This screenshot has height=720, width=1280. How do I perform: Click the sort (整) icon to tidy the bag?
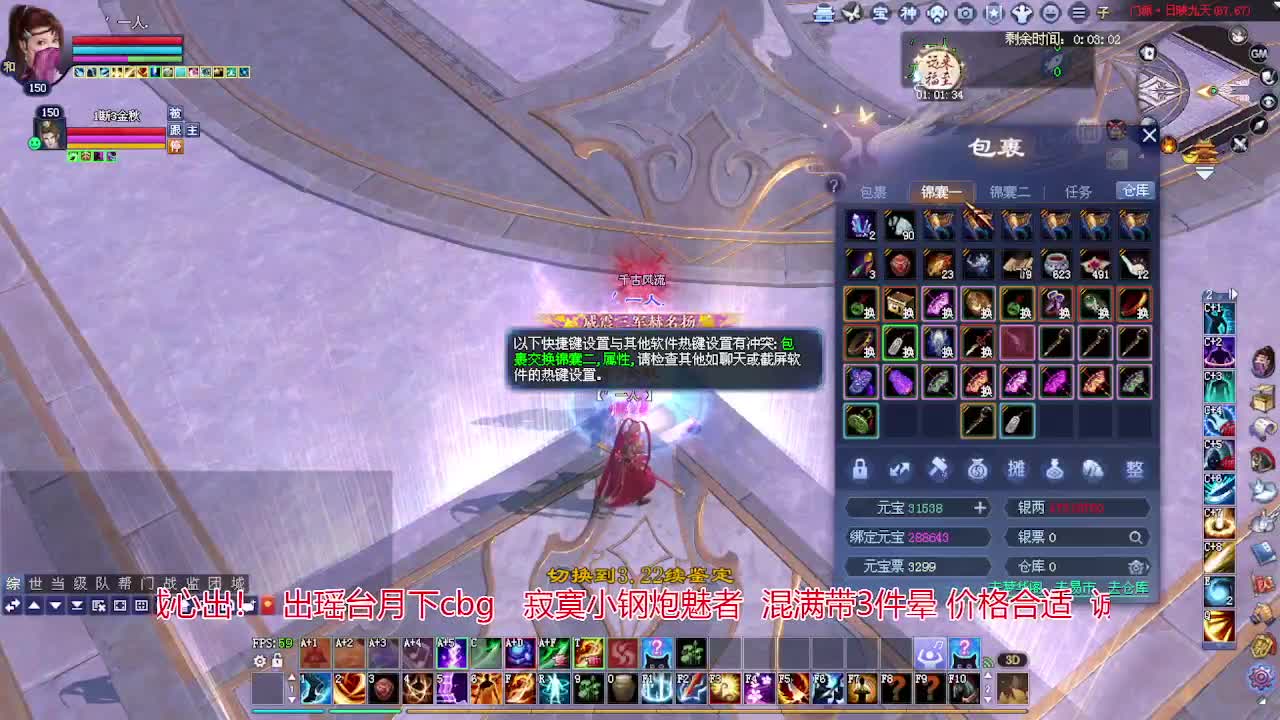coord(1134,470)
